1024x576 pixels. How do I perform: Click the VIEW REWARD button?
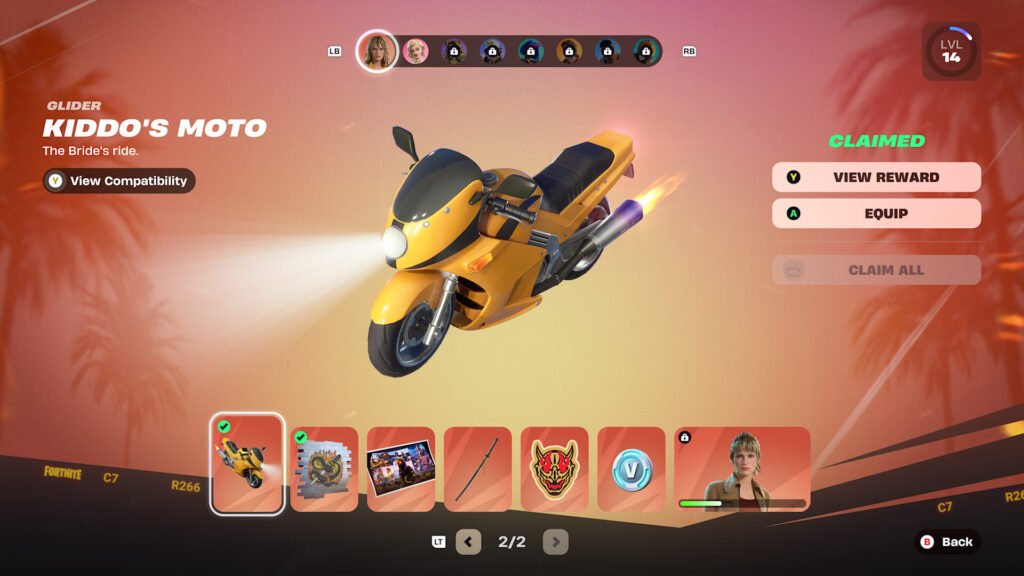[876, 177]
